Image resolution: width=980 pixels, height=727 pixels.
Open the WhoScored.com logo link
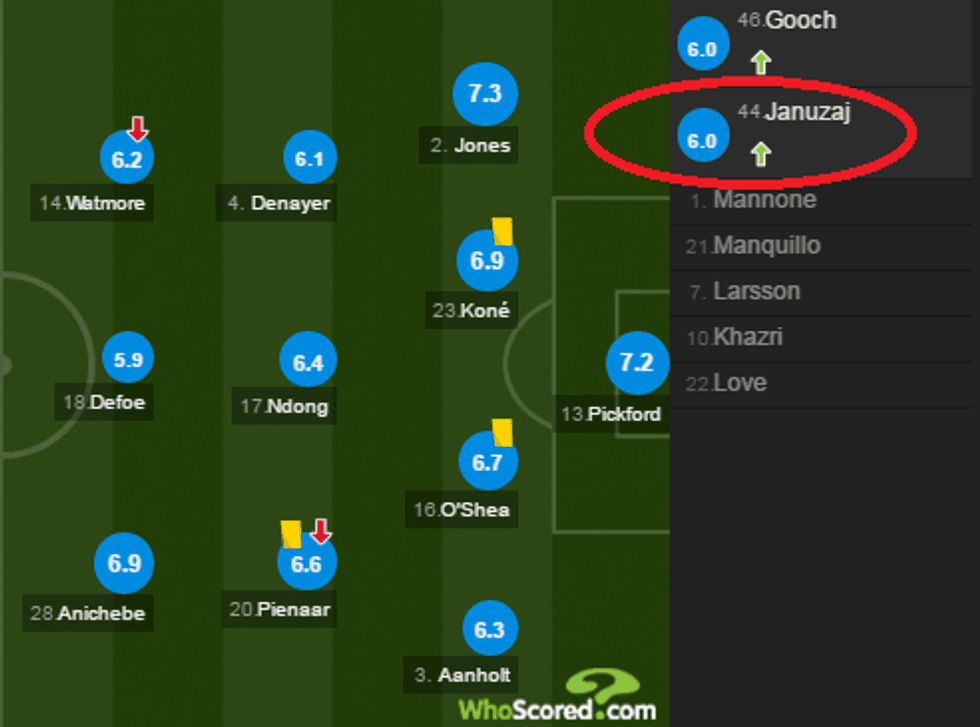(x=557, y=699)
